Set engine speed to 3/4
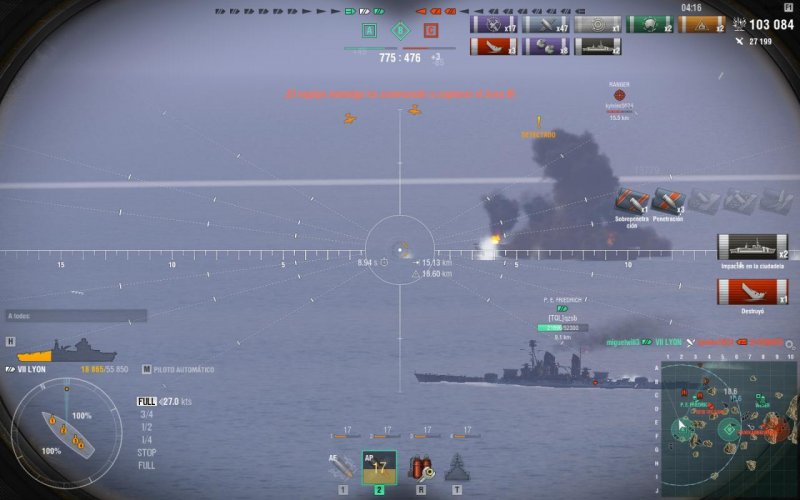 tap(146, 414)
